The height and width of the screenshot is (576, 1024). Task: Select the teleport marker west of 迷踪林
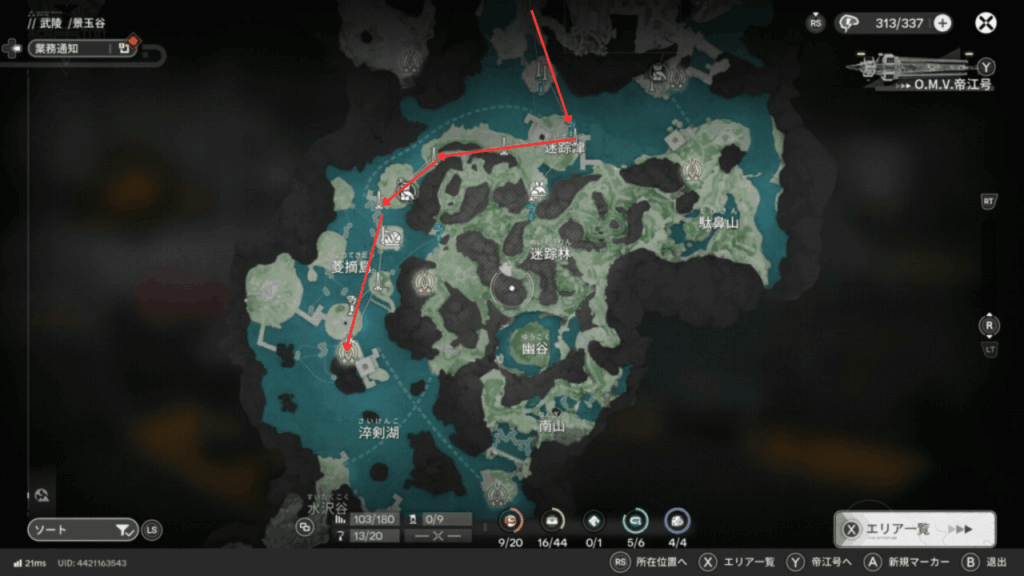[x=427, y=281]
